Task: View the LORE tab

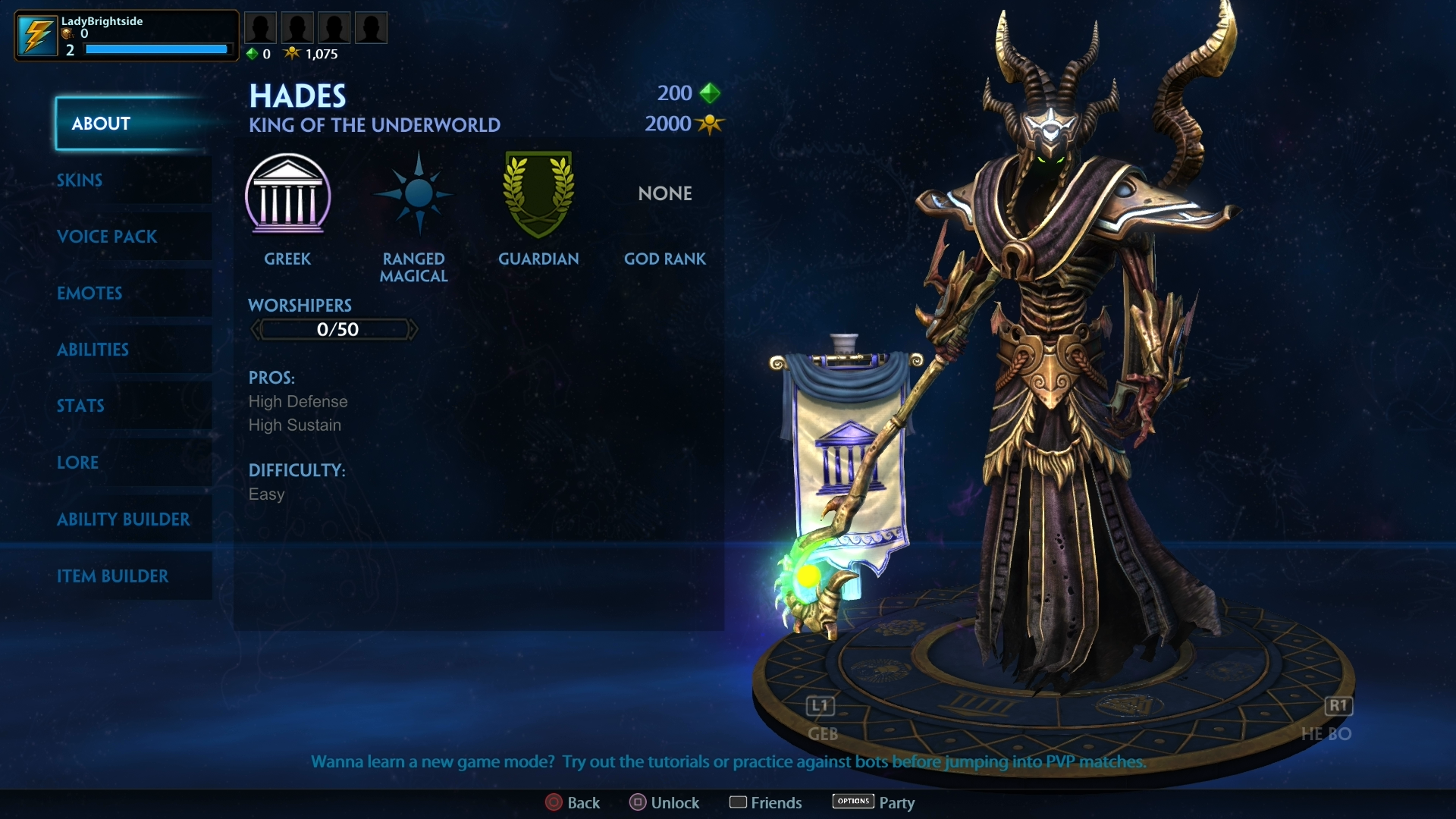Action: pos(77,463)
